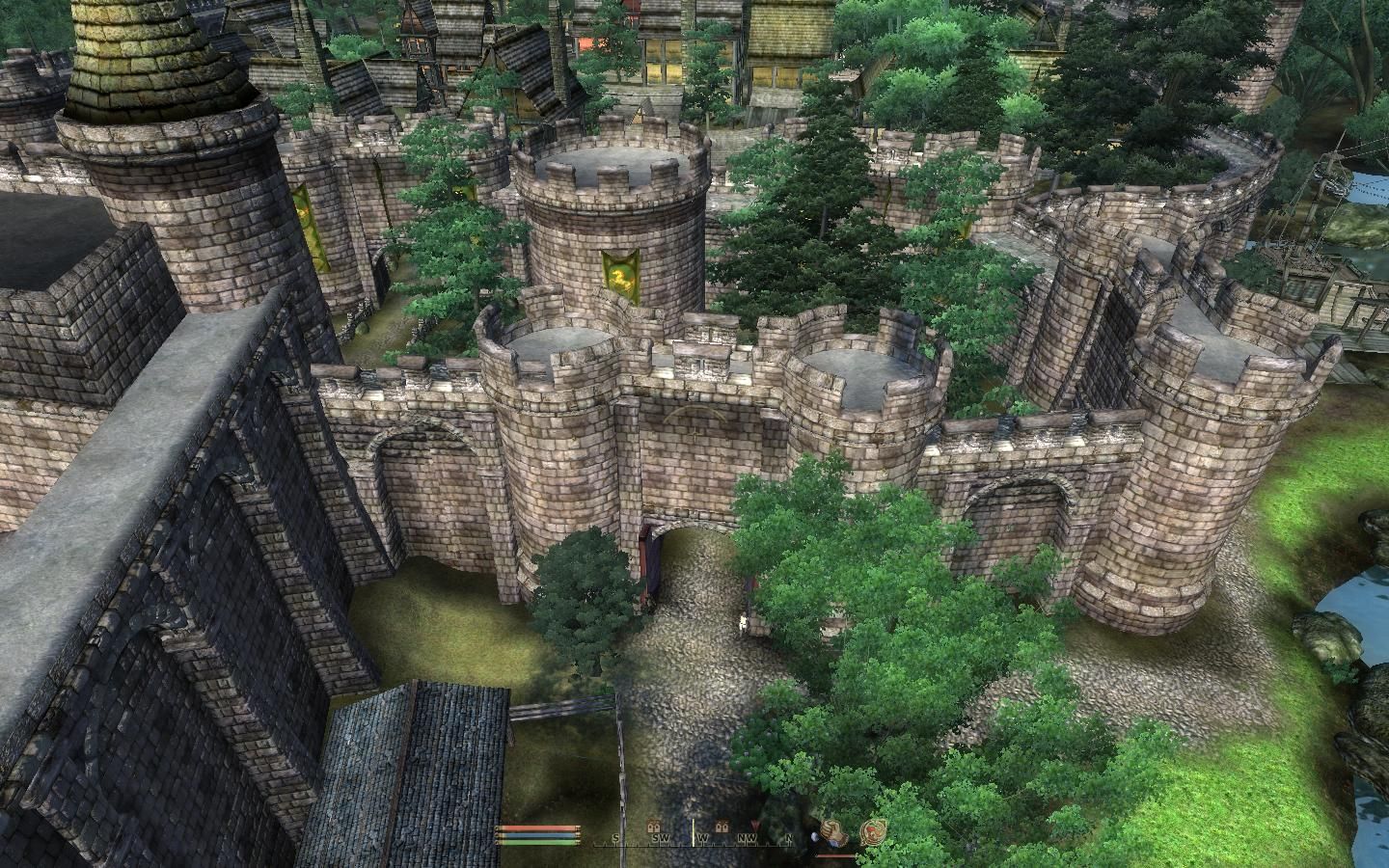1389x868 pixels.
Task: Click the W marker on the compass strip
Action: (x=702, y=837)
